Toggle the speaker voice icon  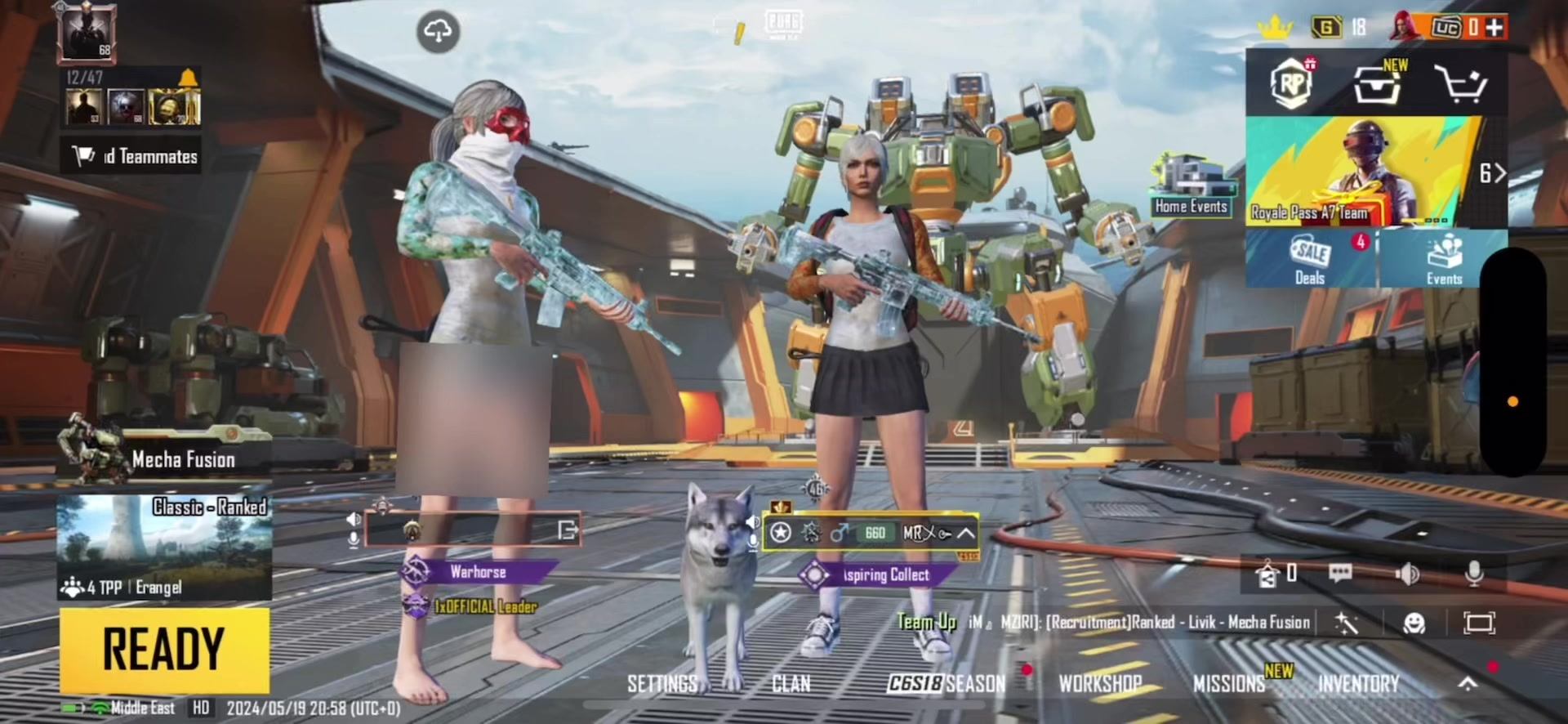(1407, 574)
